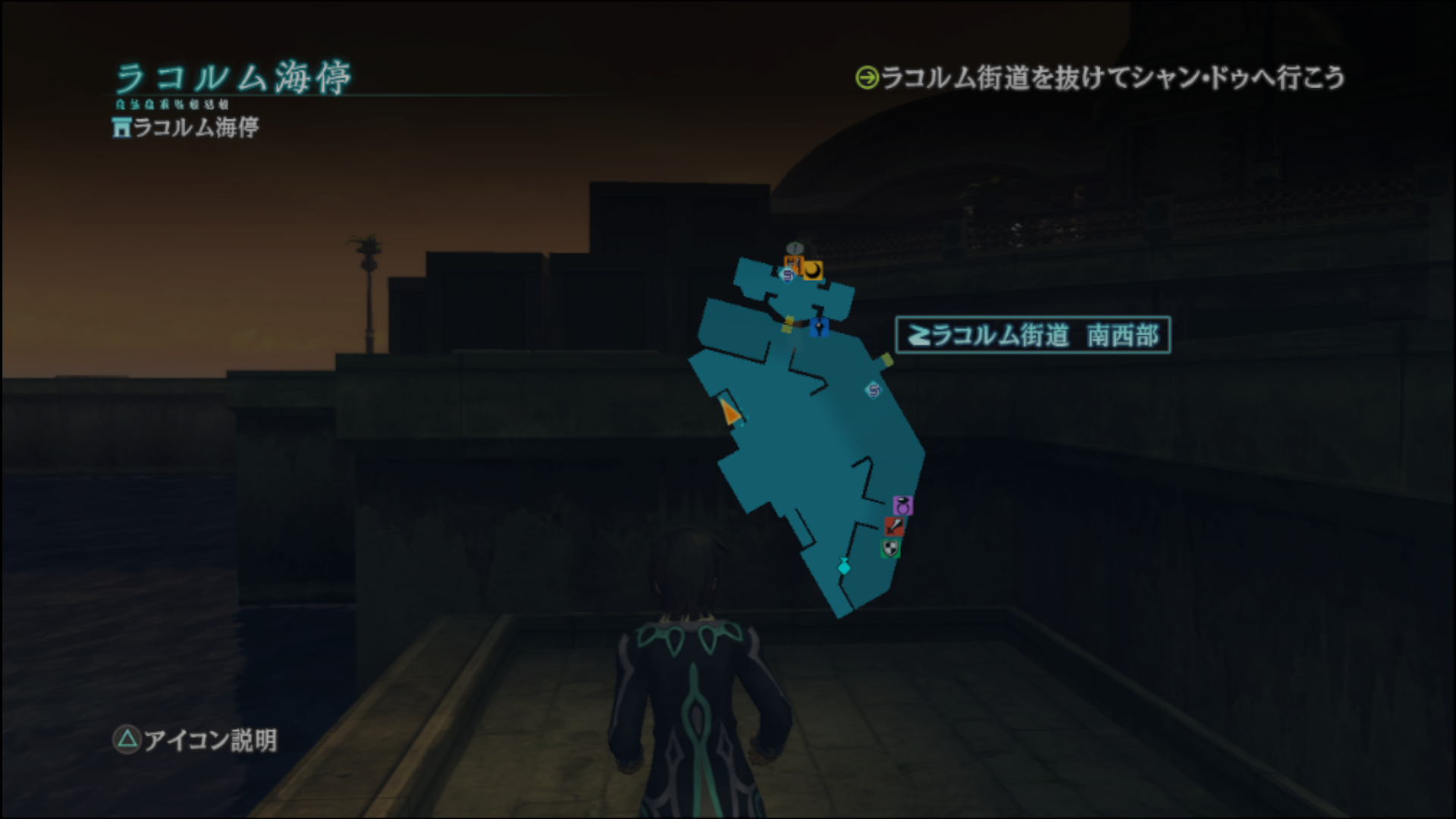Click the cyan diamond marker on the lower path
Screen dimensions: 1456x819
coord(844,566)
